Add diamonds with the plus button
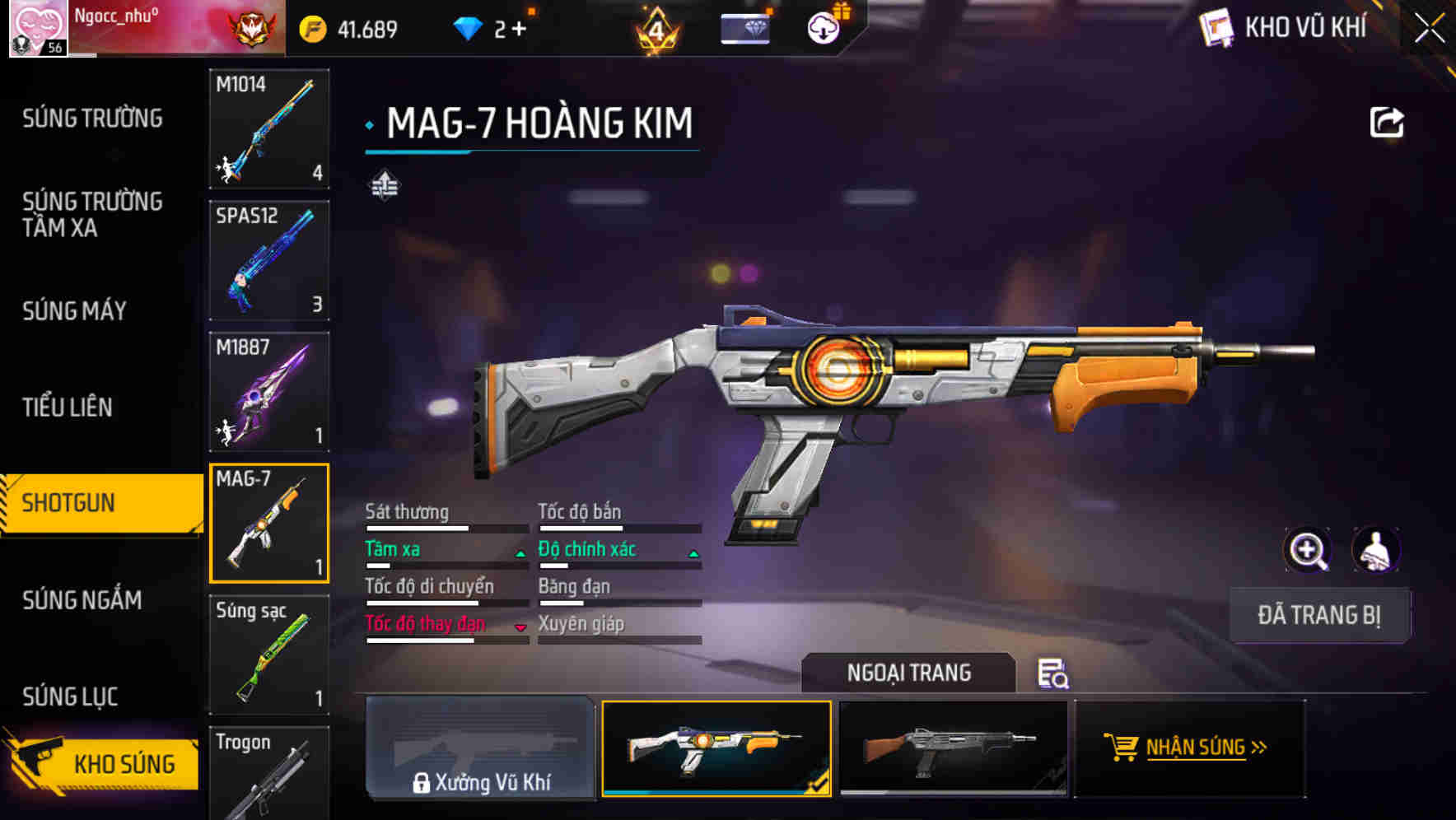The height and width of the screenshot is (820, 1456). [519, 30]
